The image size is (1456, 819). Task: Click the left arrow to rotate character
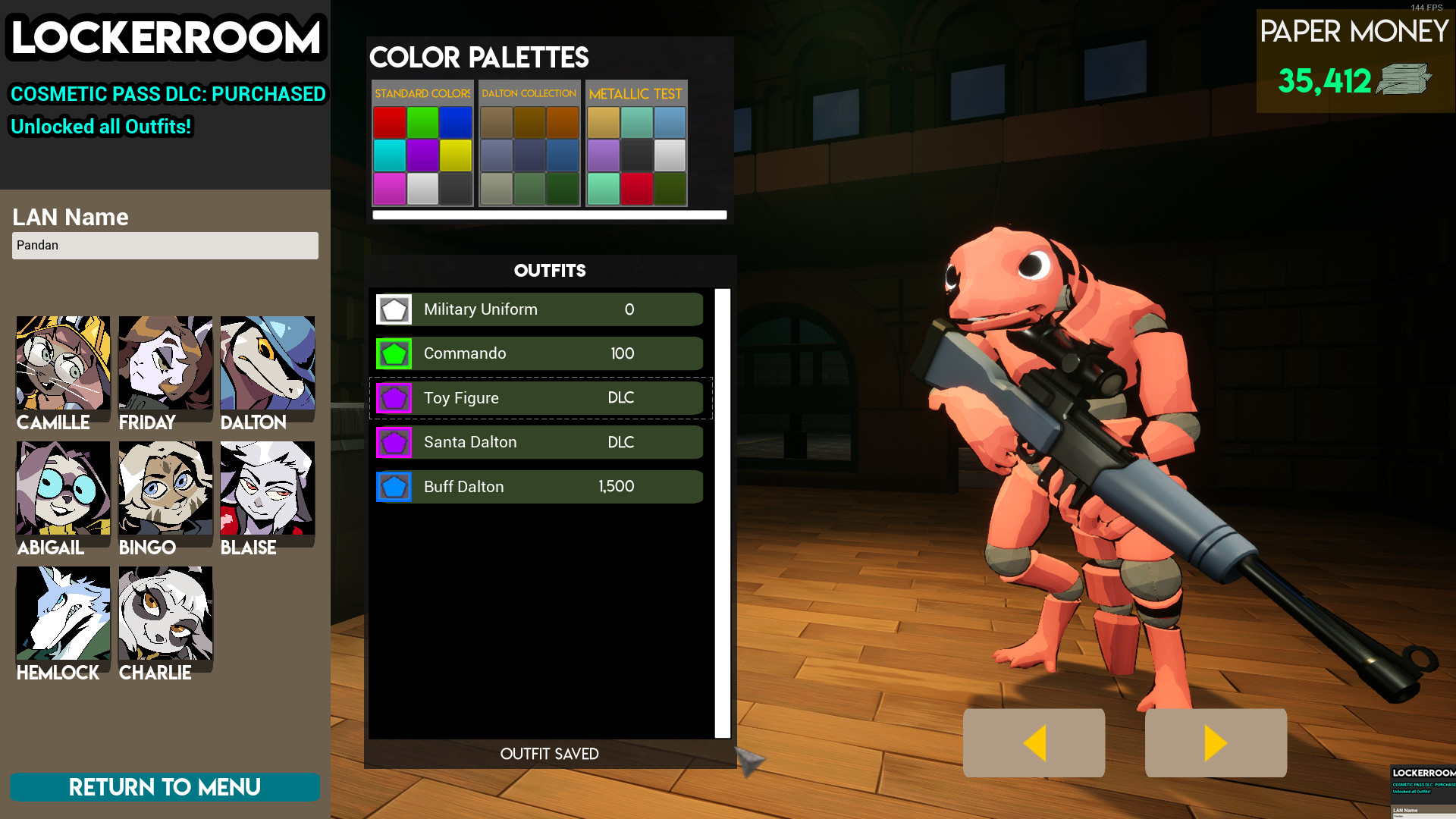[x=1033, y=743]
